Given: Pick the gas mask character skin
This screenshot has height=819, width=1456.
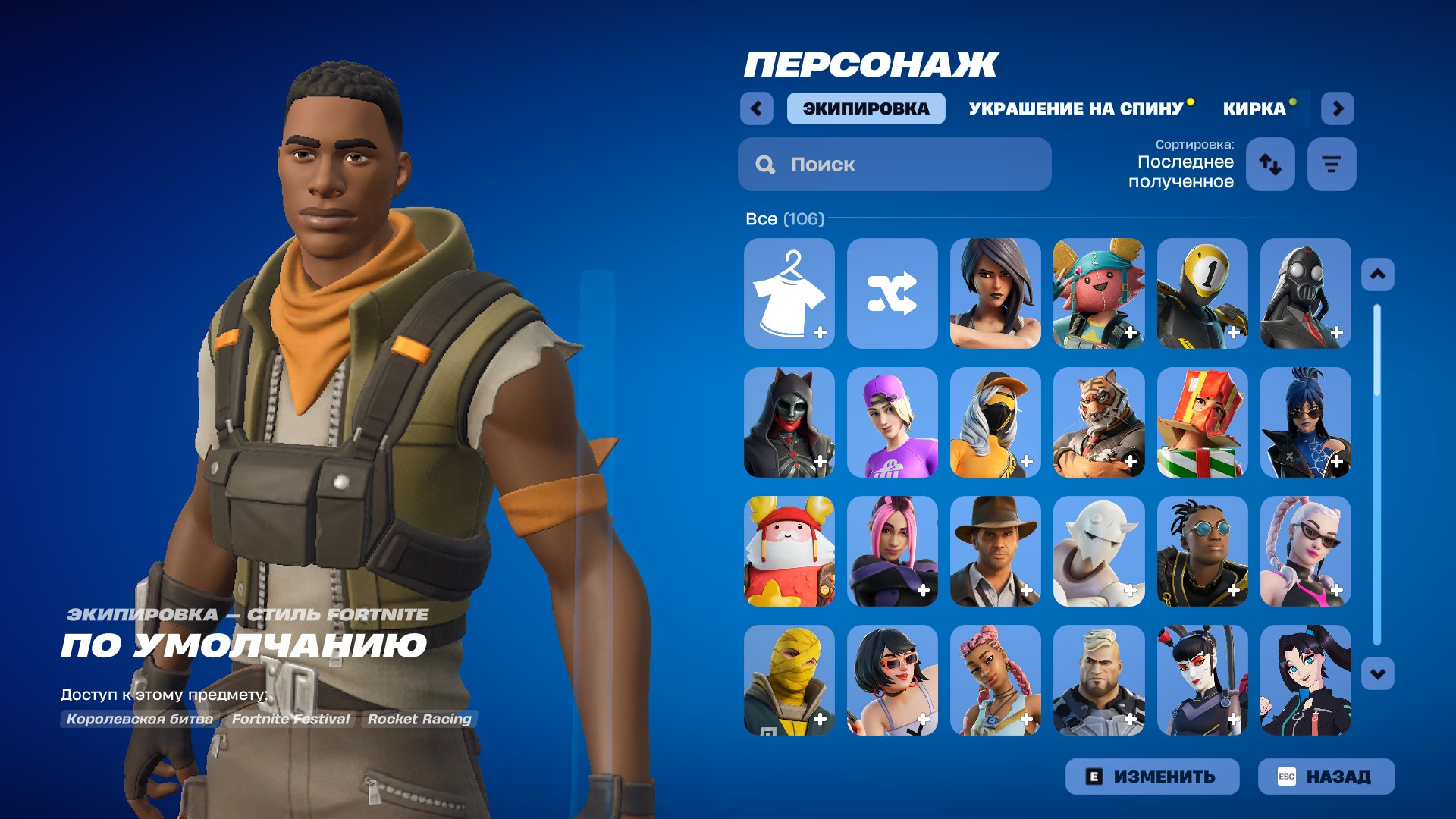Looking at the screenshot, I should click(1304, 293).
